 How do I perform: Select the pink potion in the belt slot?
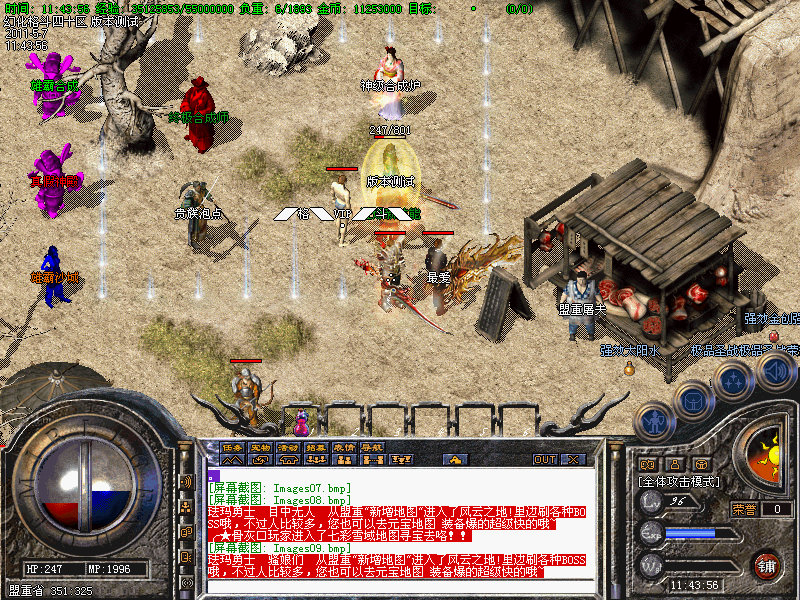pyautogui.click(x=301, y=419)
